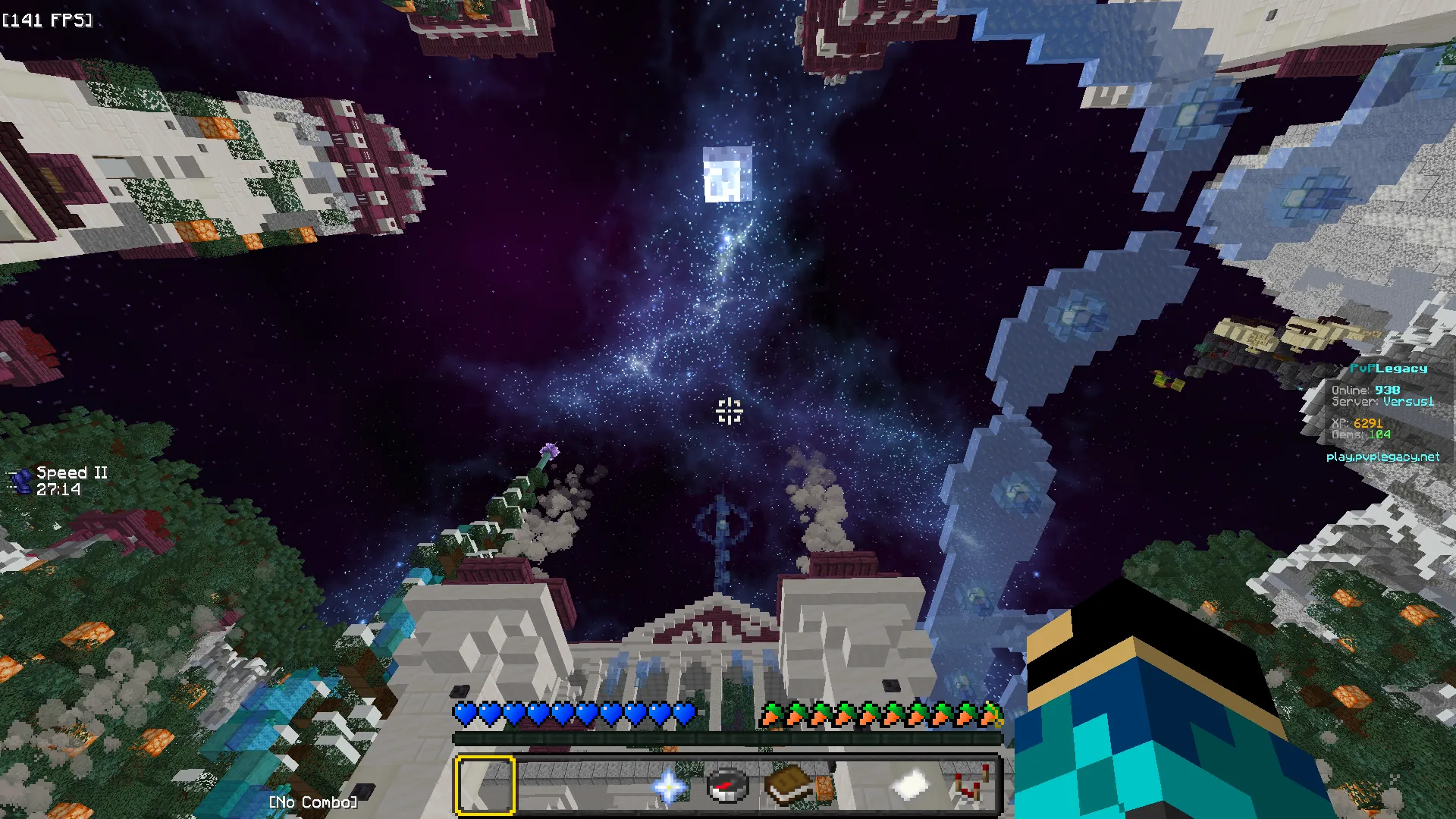This screenshot has width=1456, height=819.
Task: Pick the redstone comparator hotbar slot
Action: pyautogui.click(x=971, y=786)
